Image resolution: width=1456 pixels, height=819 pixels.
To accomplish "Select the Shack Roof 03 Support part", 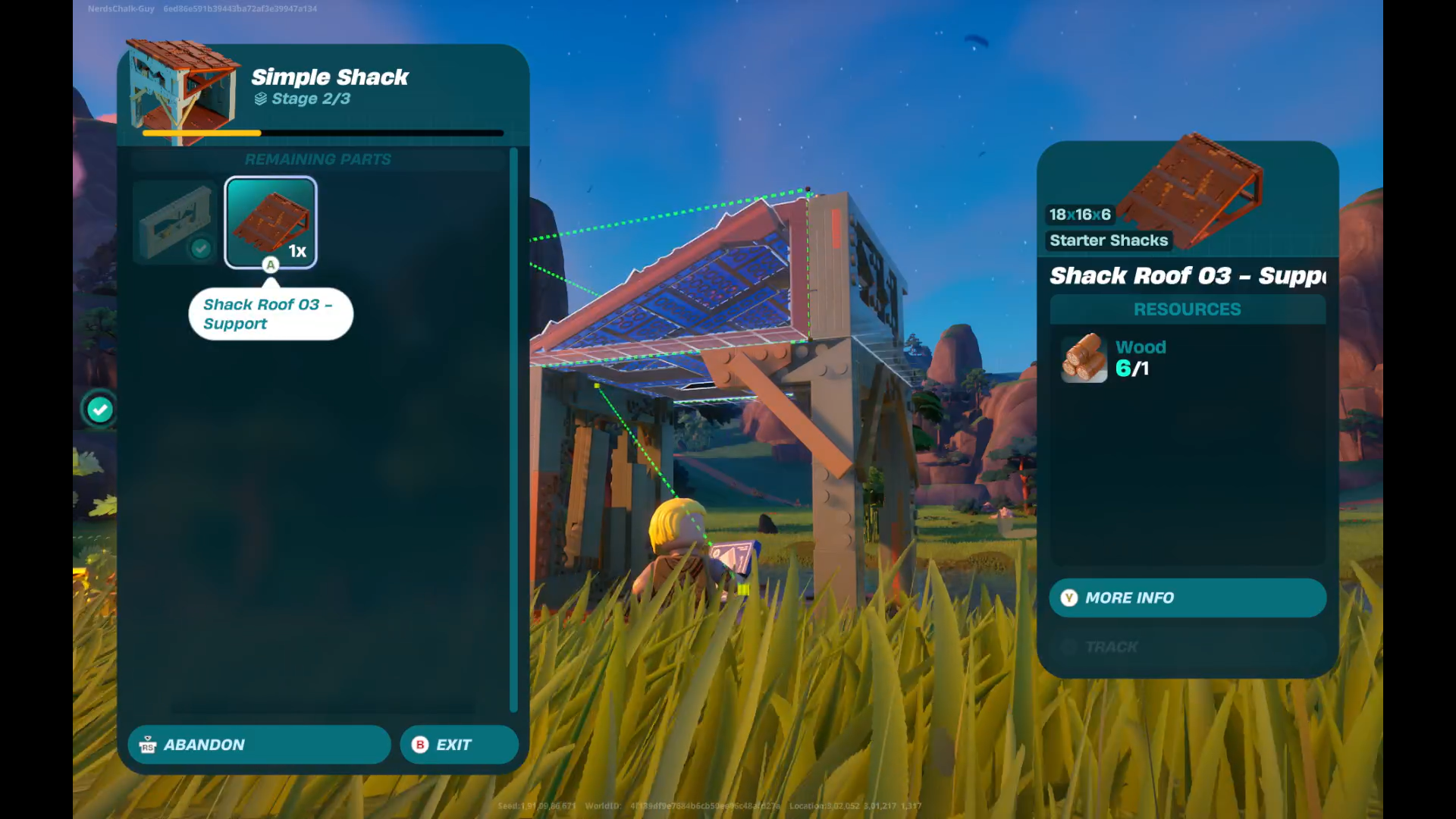I will pyautogui.click(x=271, y=222).
